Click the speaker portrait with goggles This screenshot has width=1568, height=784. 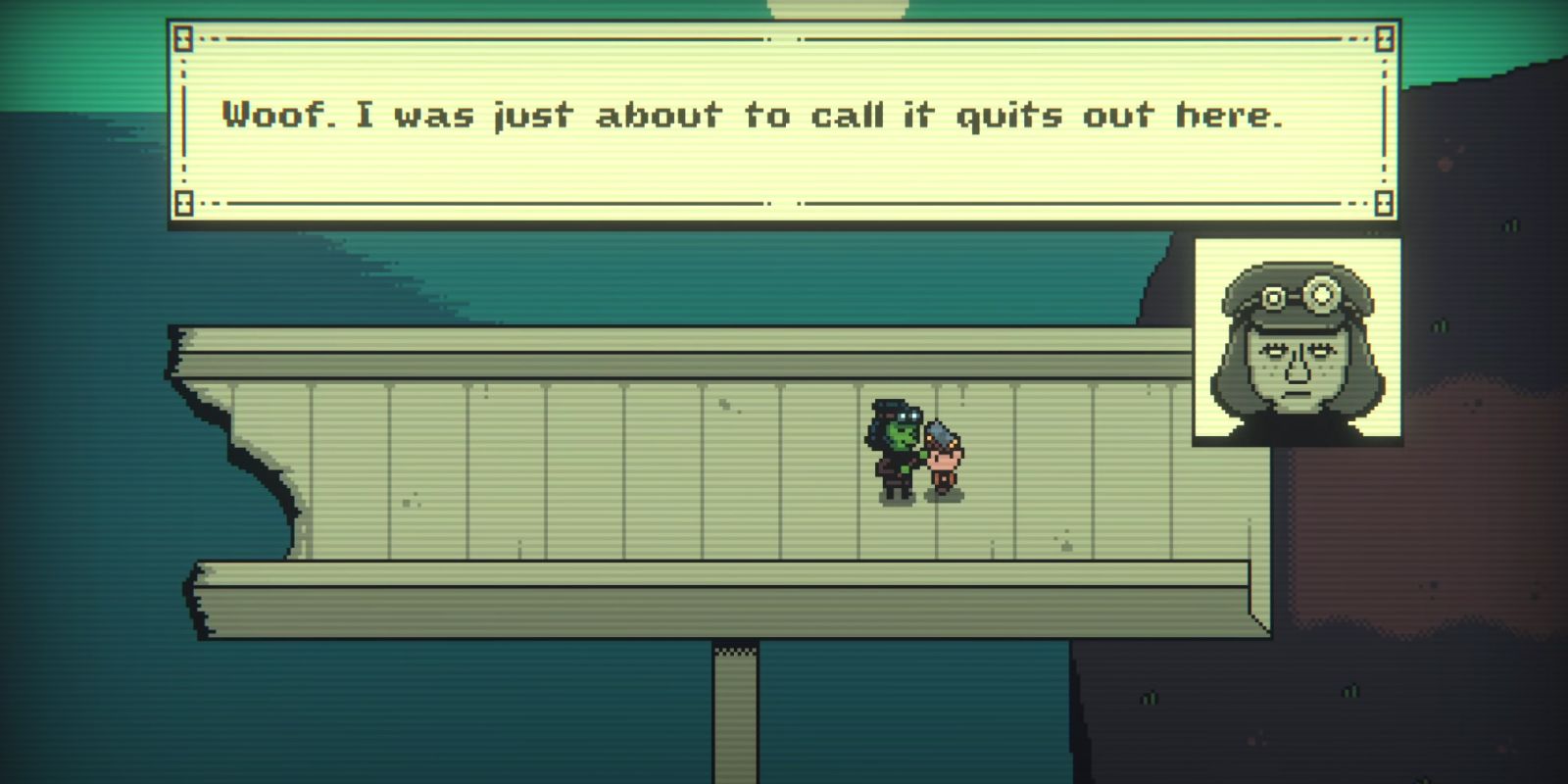pyautogui.click(x=1296, y=342)
